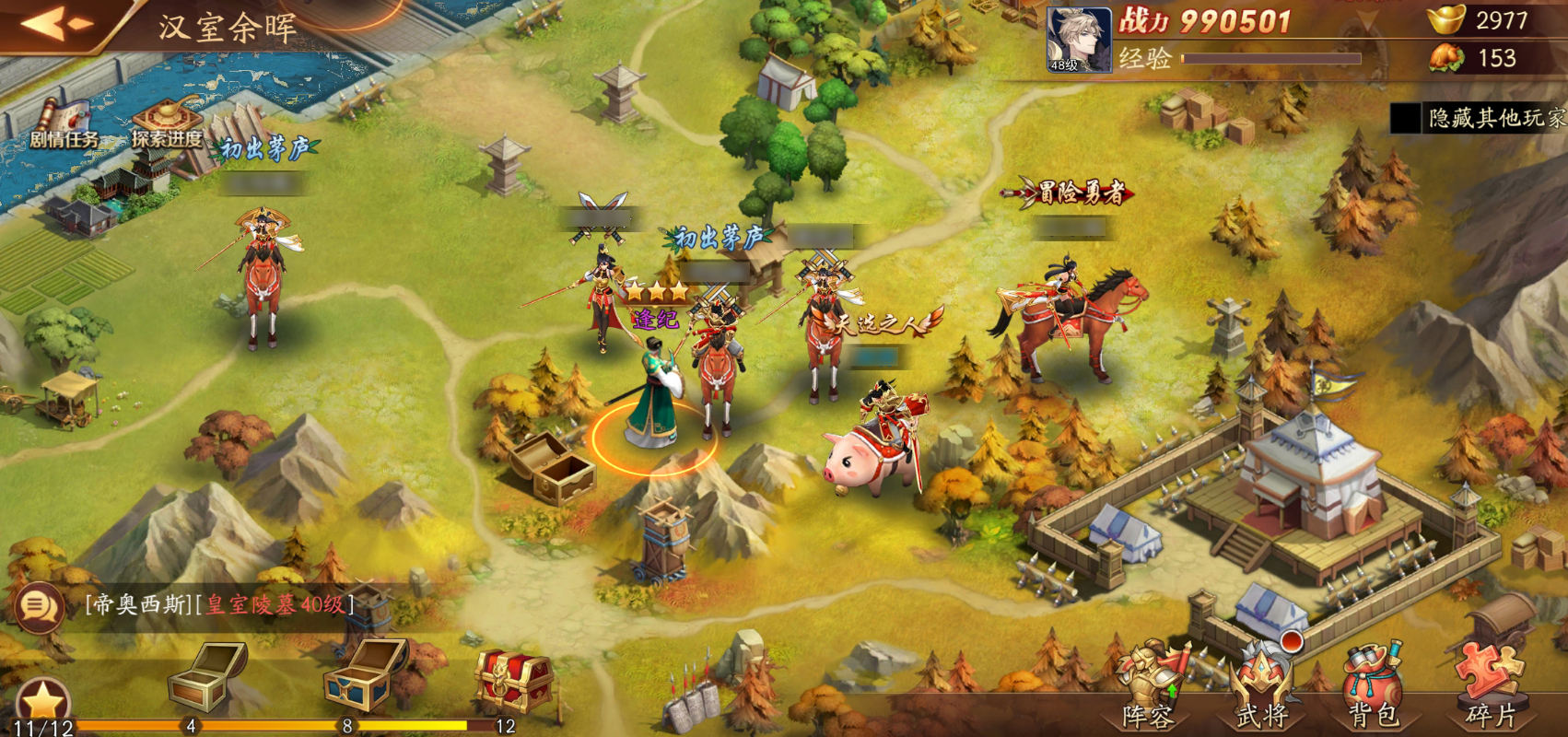Open the 阵容 formation menu

click(x=1147, y=689)
